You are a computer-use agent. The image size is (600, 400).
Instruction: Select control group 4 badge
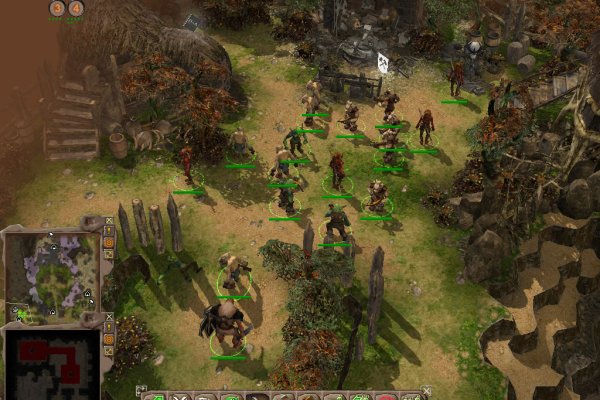[x=76, y=9]
